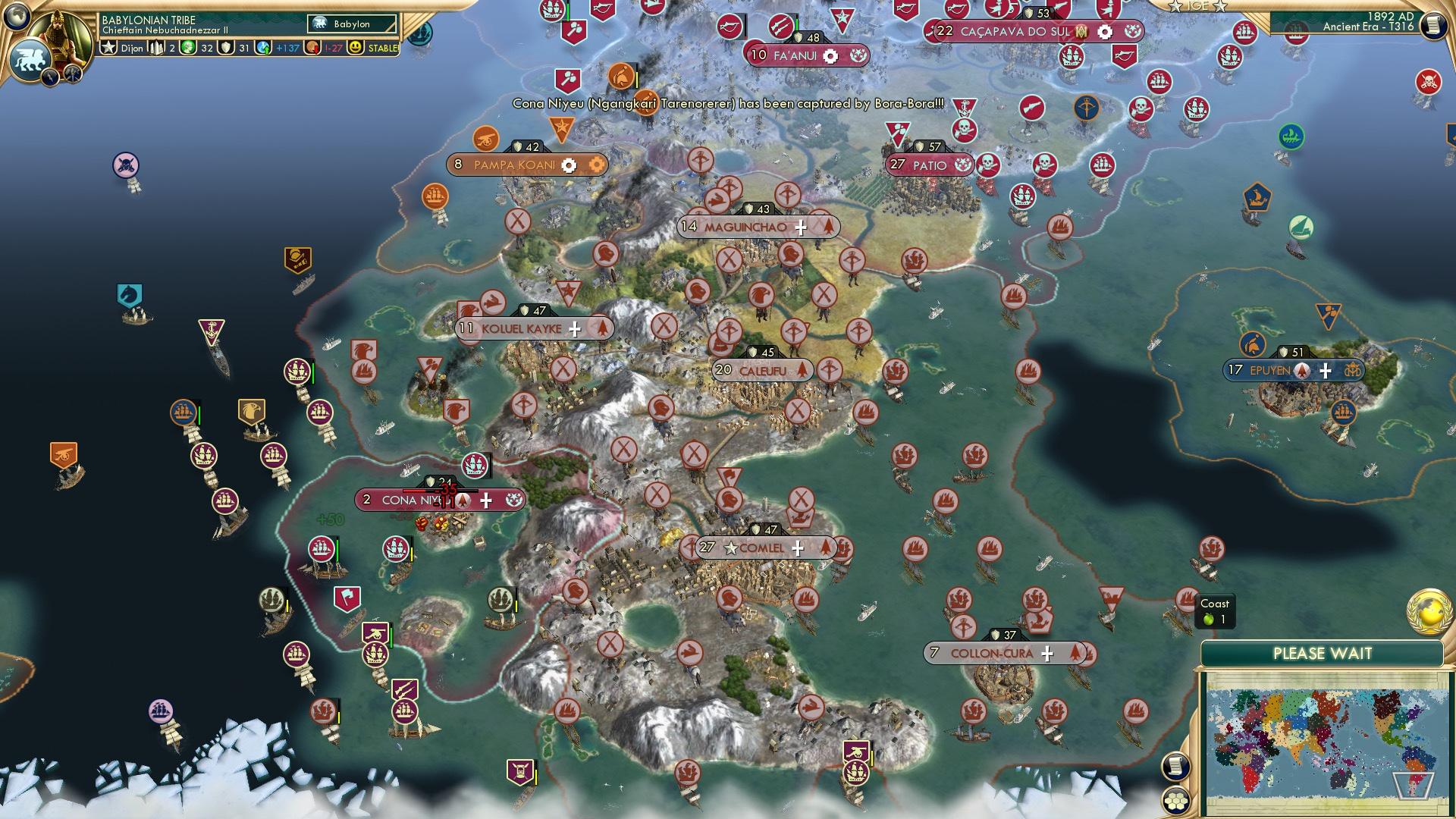
Task: Expand the Caçapava do Sul city production menu
Action: 1105,32
